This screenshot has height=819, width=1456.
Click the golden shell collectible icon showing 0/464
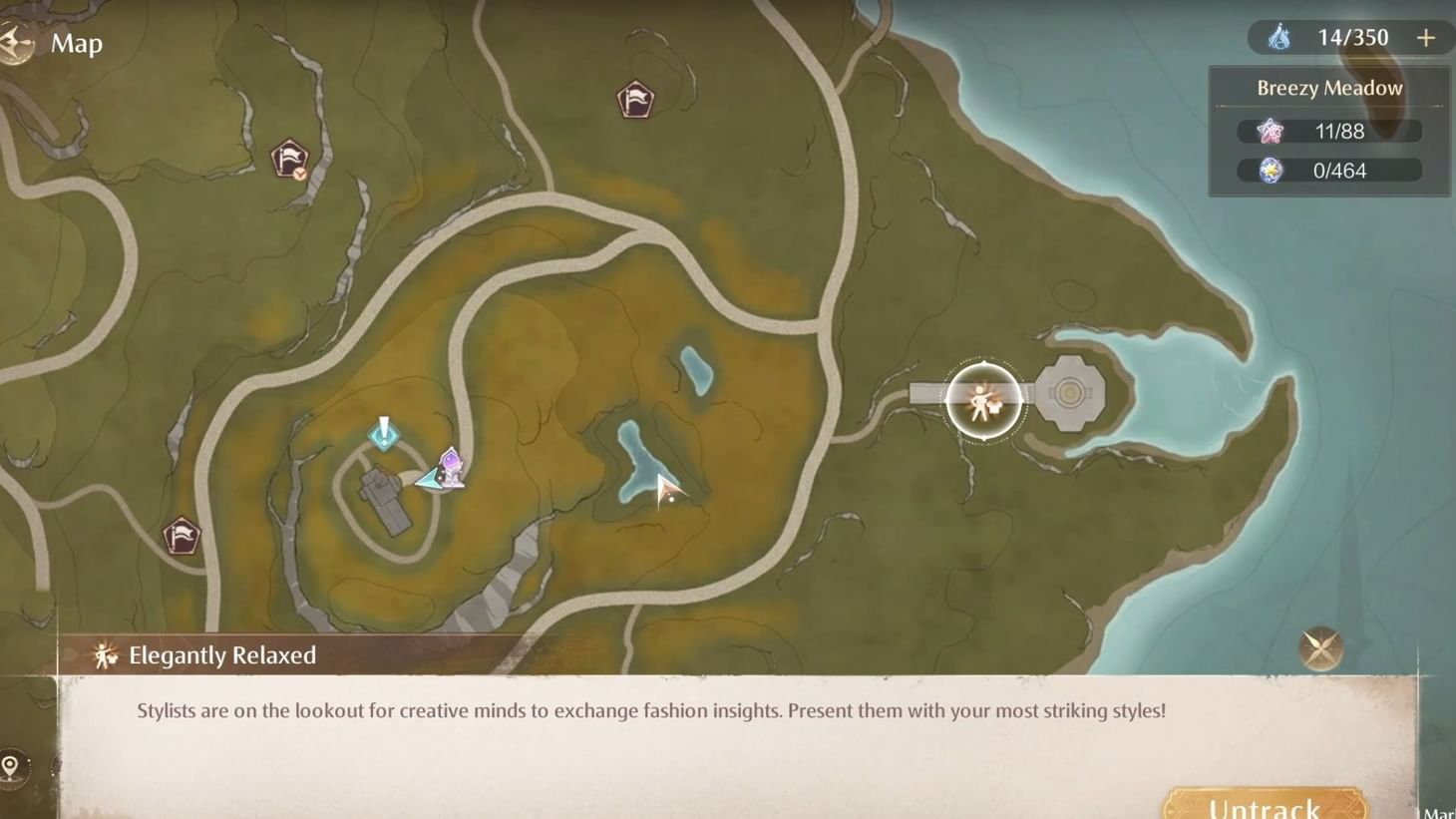click(1269, 170)
